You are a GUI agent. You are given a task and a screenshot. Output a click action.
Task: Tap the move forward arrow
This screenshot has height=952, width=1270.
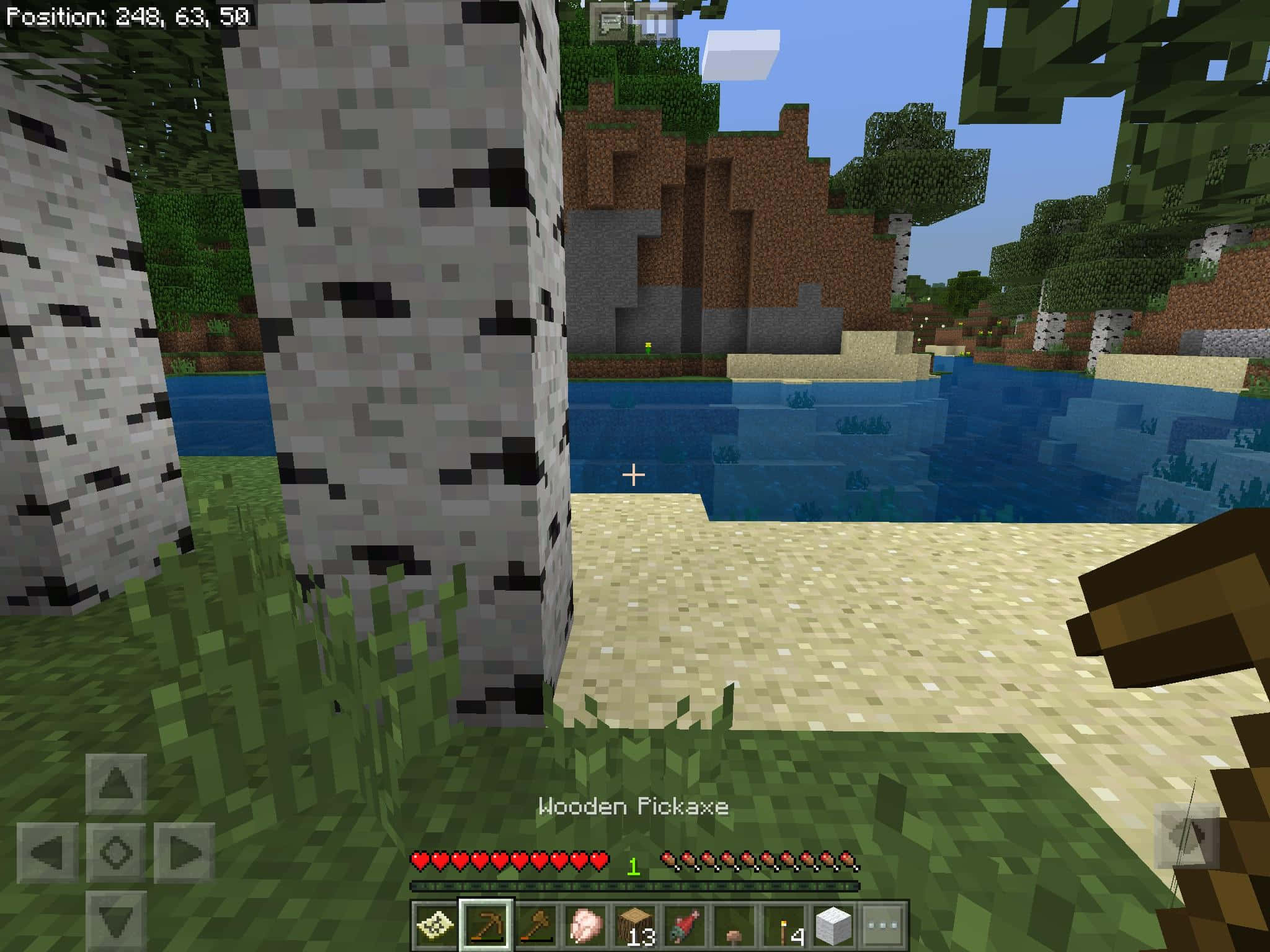[116, 784]
